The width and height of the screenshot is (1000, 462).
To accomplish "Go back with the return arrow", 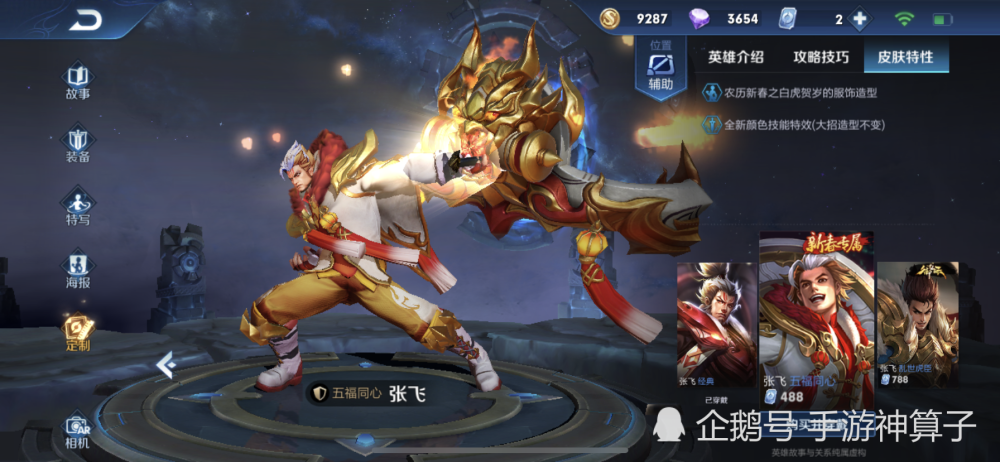I will coord(86,19).
